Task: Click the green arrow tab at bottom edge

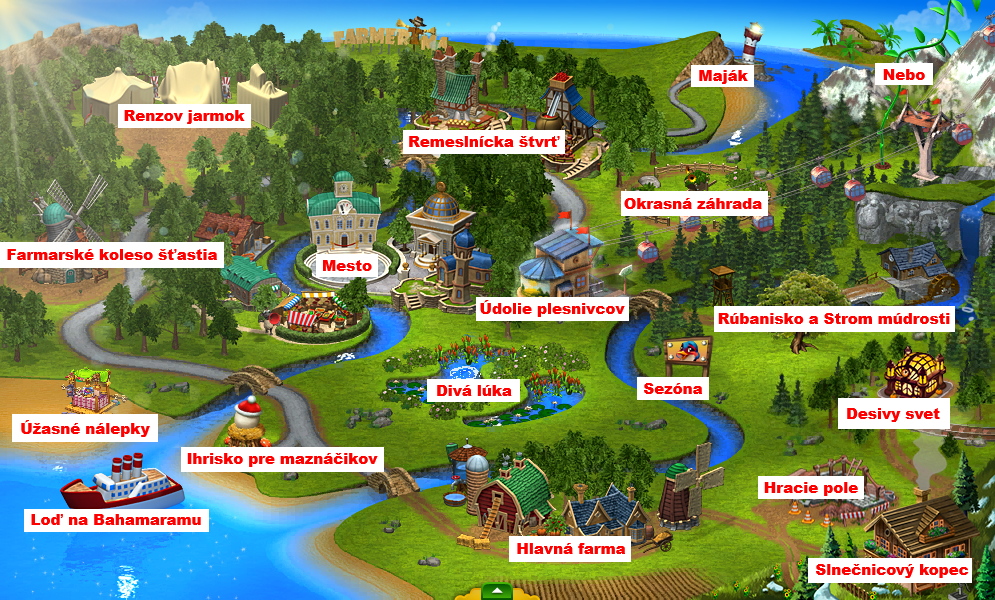Action: coord(497,591)
